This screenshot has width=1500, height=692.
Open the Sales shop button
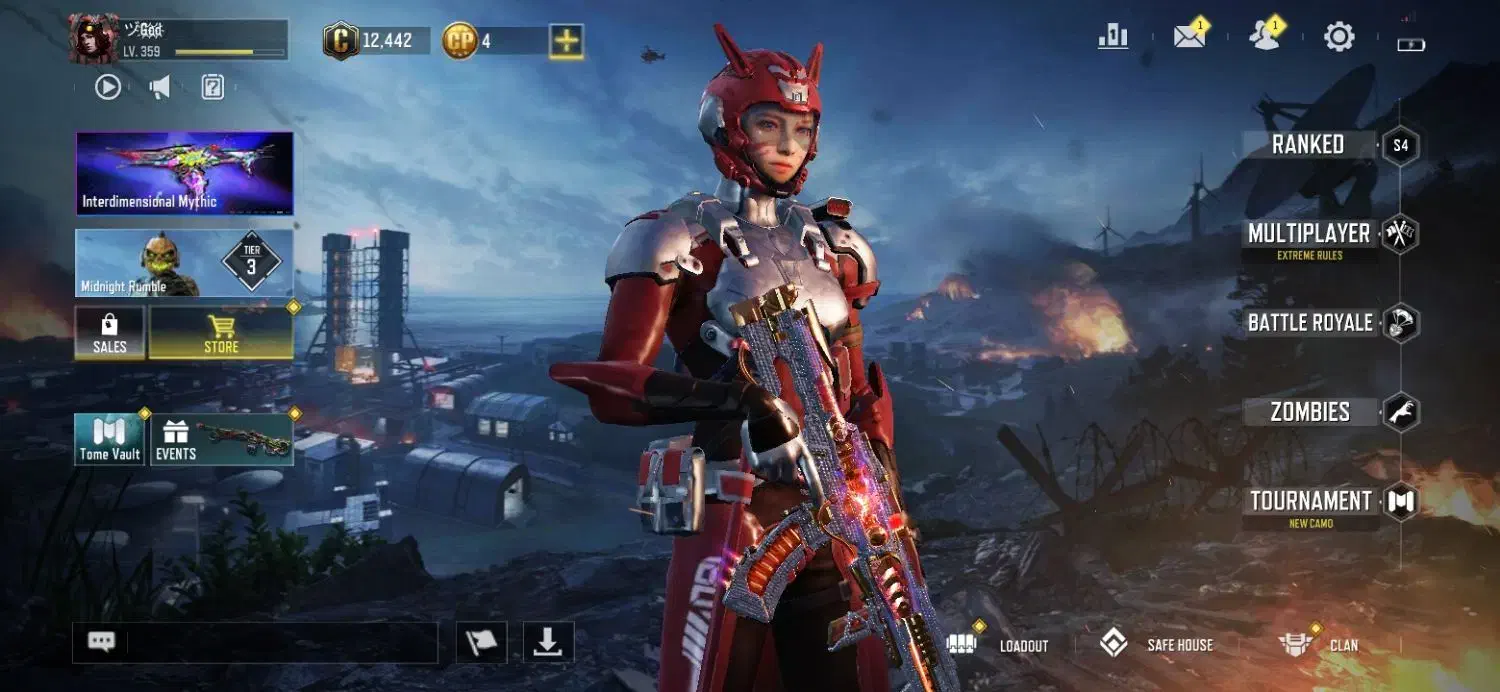110,333
